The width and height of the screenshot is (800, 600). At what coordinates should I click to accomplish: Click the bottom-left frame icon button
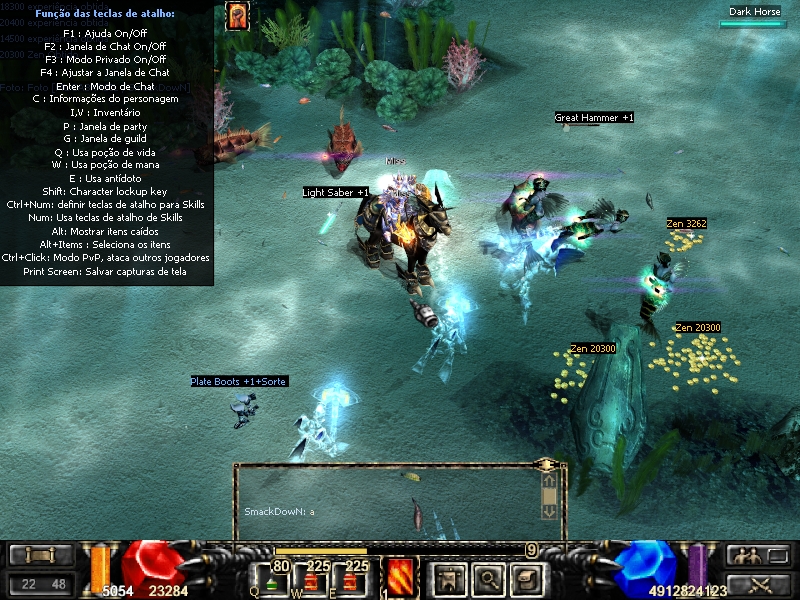[40, 555]
